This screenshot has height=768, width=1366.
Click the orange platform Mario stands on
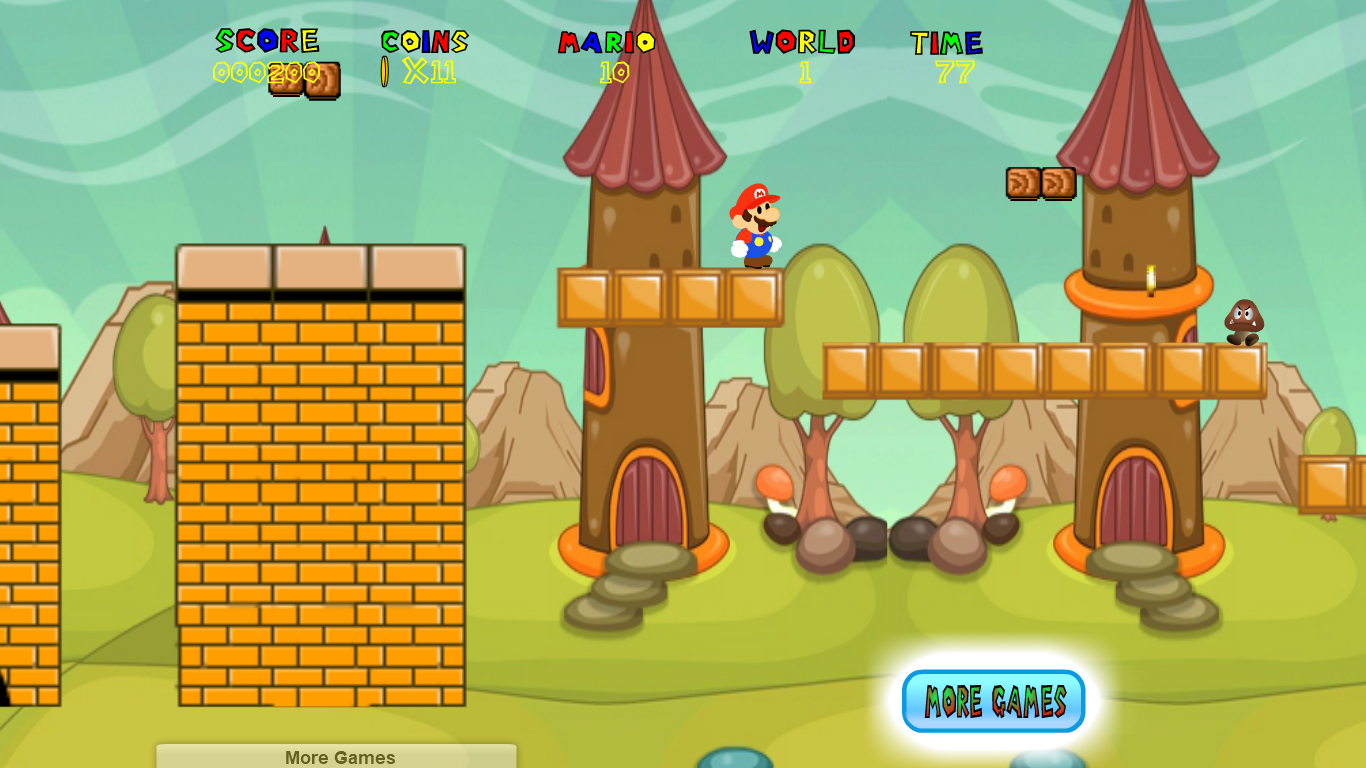672,294
